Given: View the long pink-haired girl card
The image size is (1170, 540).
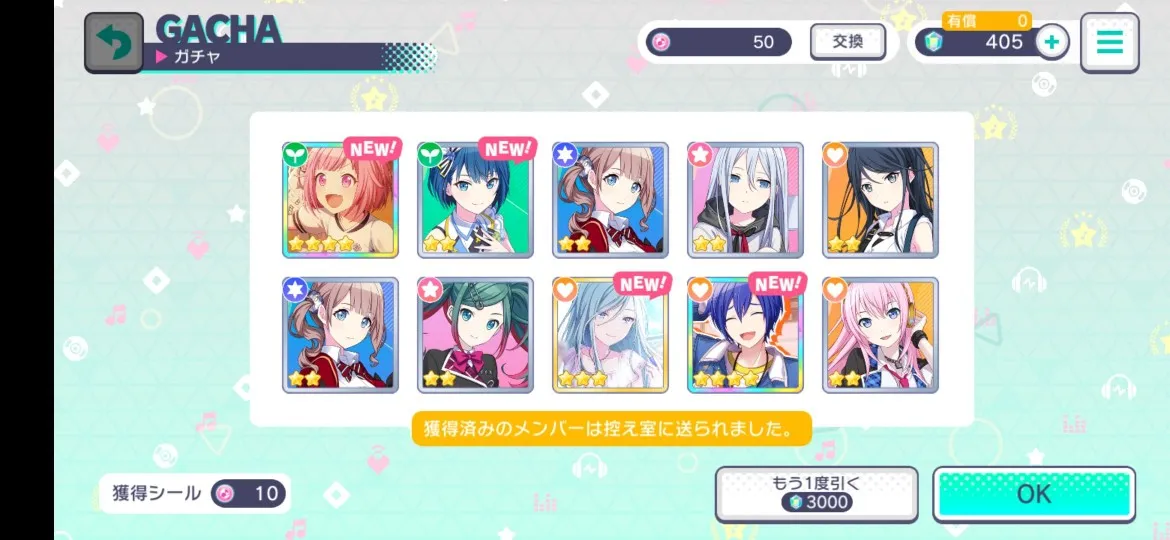Looking at the screenshot, I should coord(880,335).
